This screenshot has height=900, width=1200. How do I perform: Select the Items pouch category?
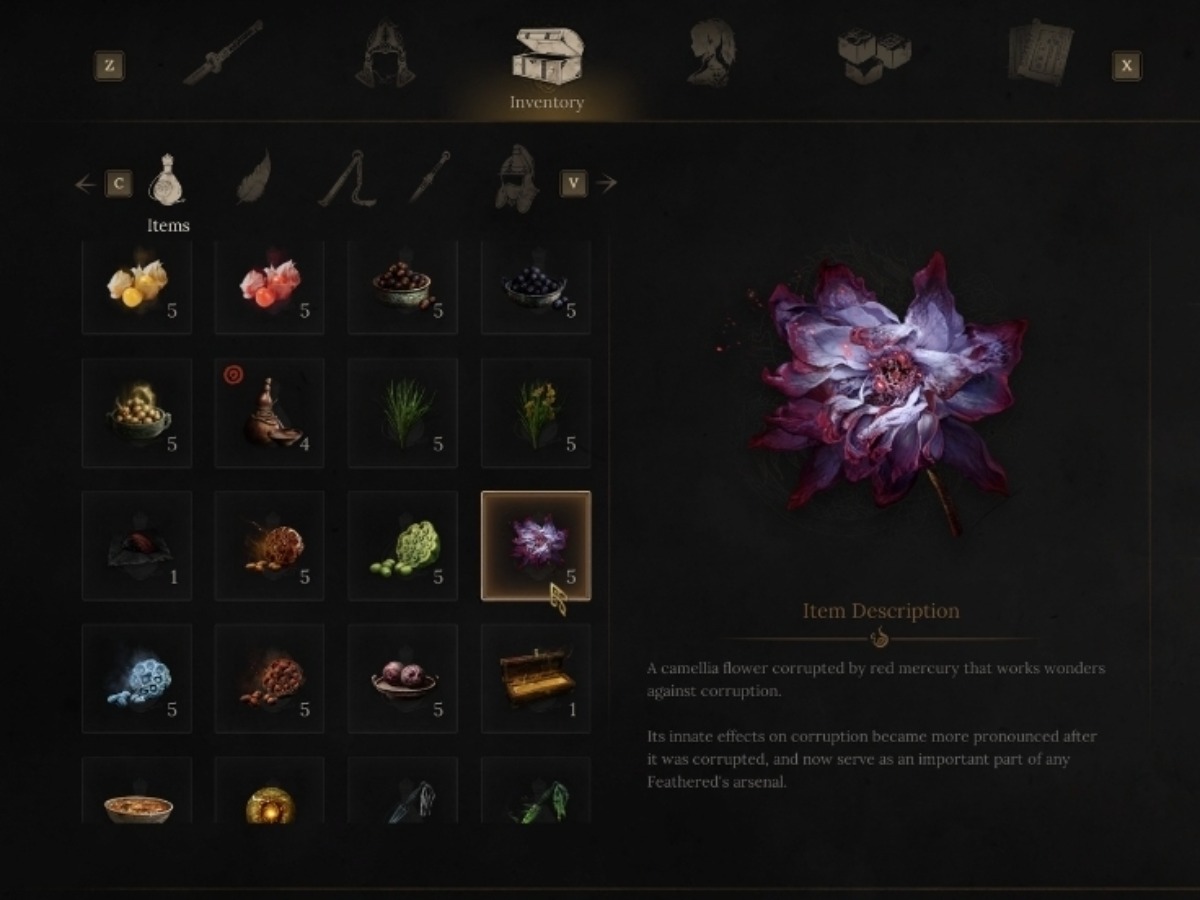pos(167,182)
